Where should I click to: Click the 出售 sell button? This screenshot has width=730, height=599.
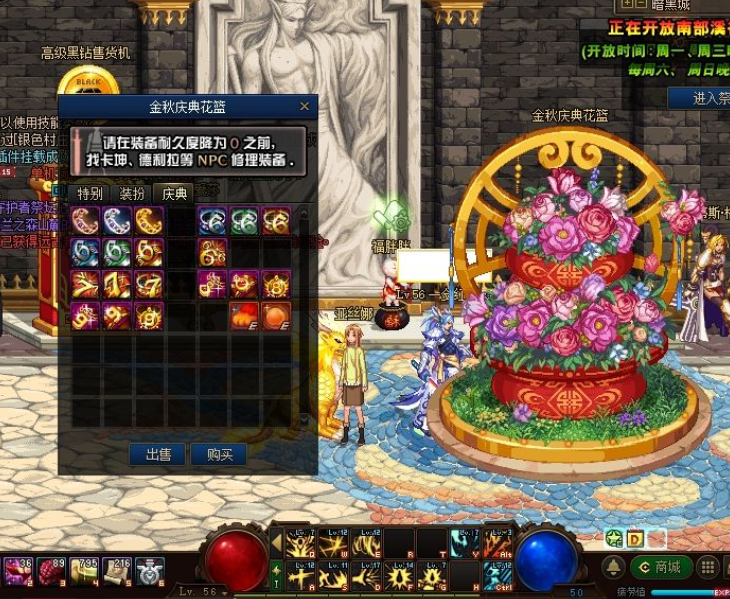158,454
